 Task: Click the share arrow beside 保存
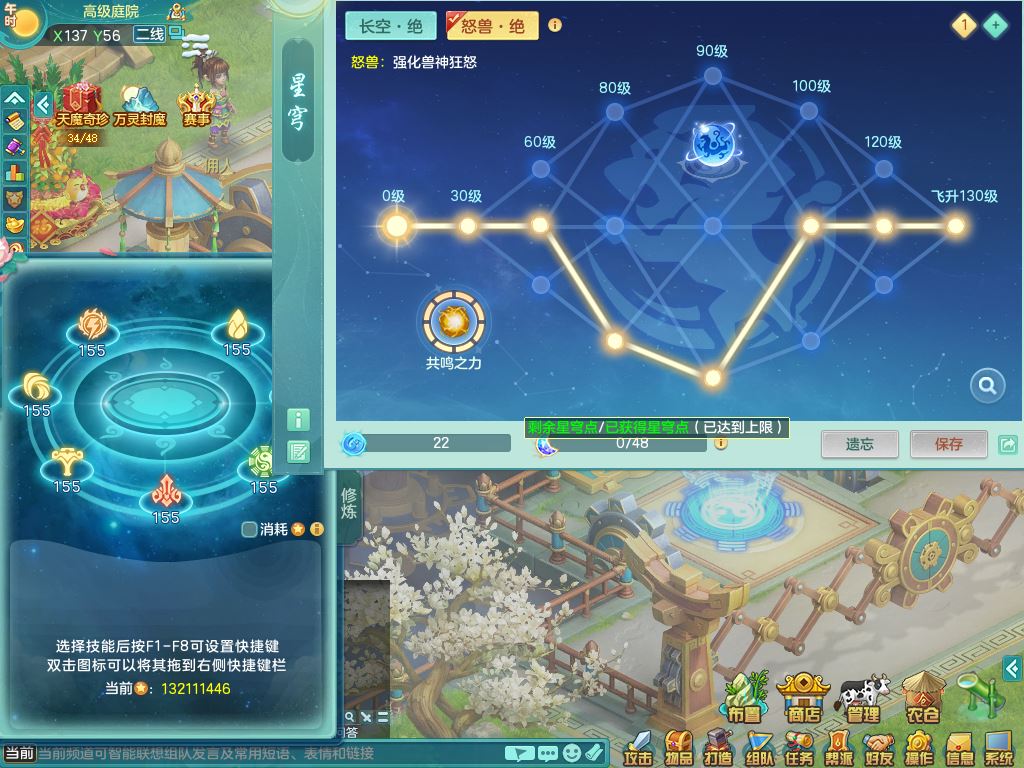tap(1008, 444)
